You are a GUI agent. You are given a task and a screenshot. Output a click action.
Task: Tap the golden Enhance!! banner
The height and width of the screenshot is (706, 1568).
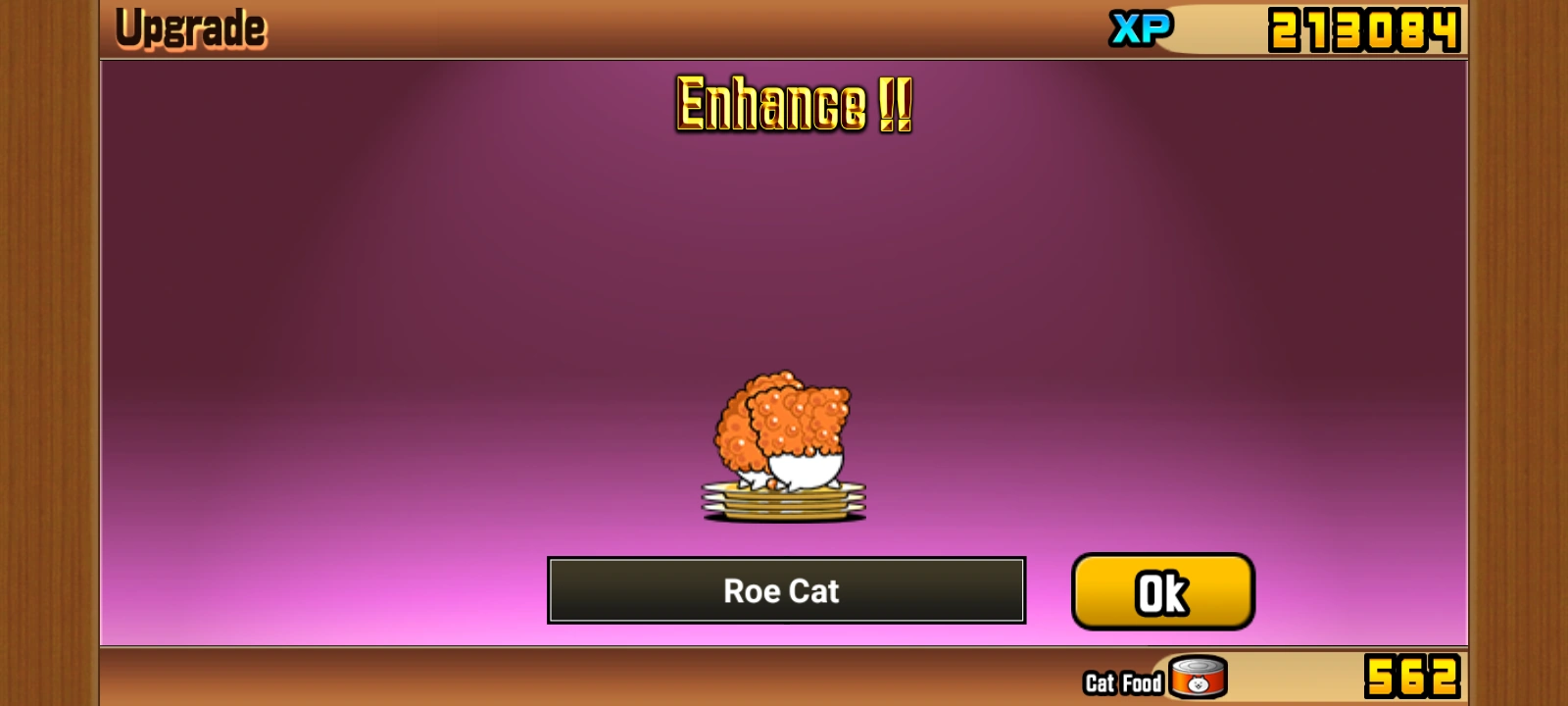pos(792,106)
